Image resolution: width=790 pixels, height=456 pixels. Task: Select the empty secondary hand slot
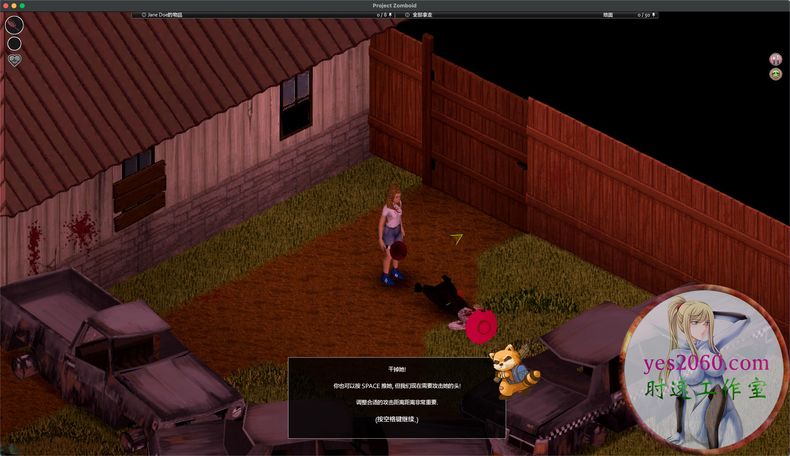(x=14, y=43)
